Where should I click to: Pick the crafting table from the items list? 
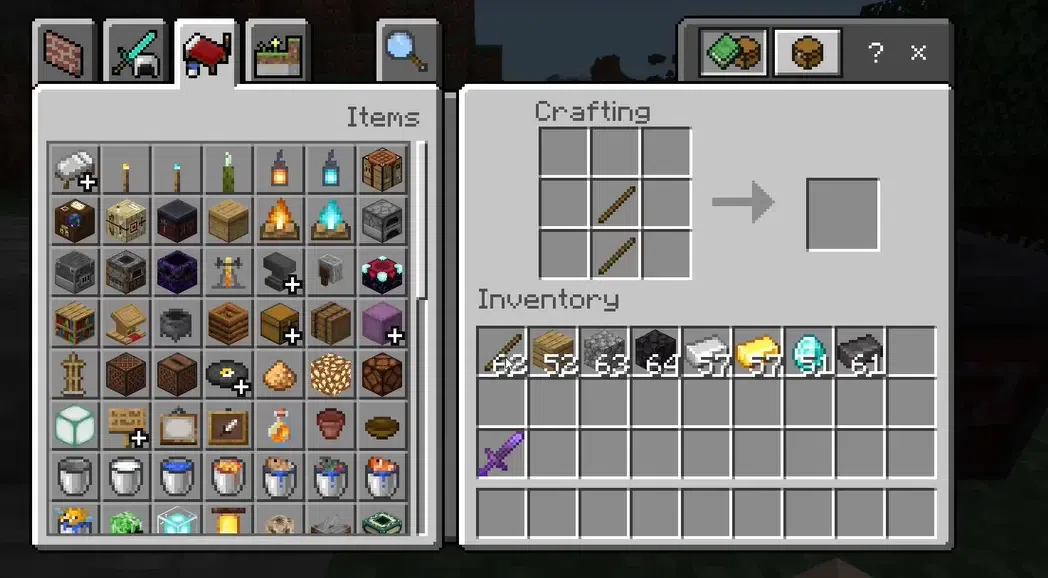(x=382, y=169)
